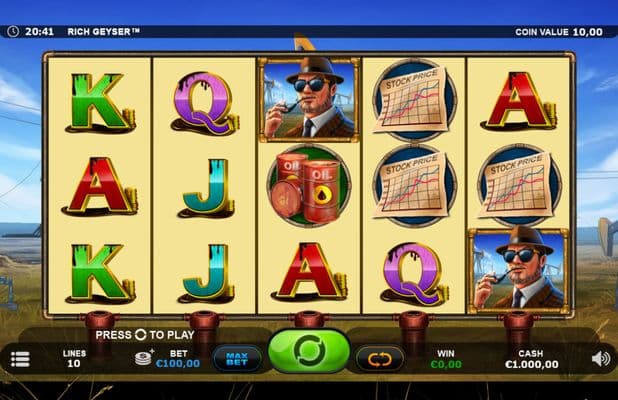Spin the reels with the green button
The image size is (618, 400).
pos(309,354)
